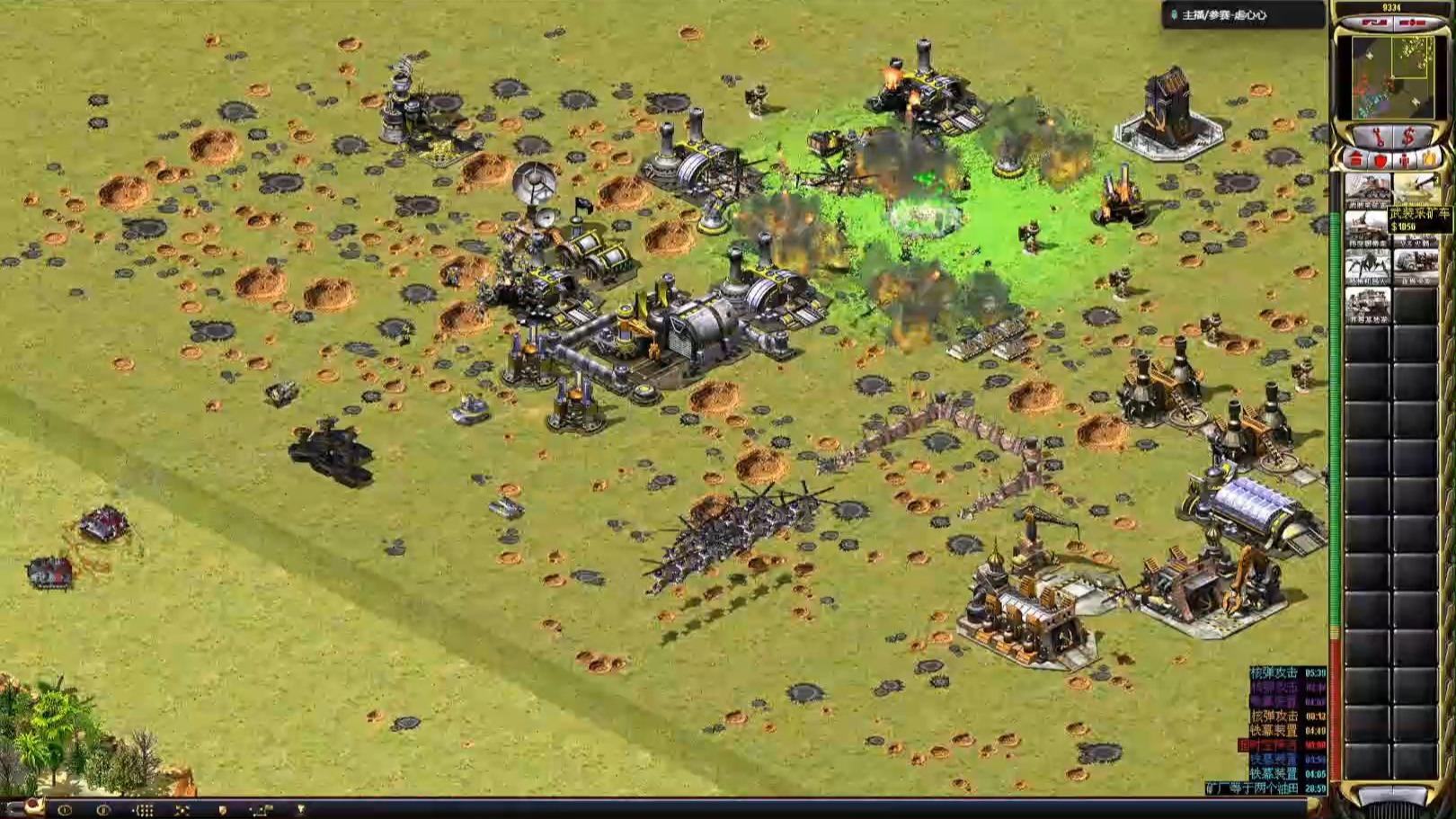Open the Diplomacy menu button
The image size is (1456, 819).
coord(1374,21)
